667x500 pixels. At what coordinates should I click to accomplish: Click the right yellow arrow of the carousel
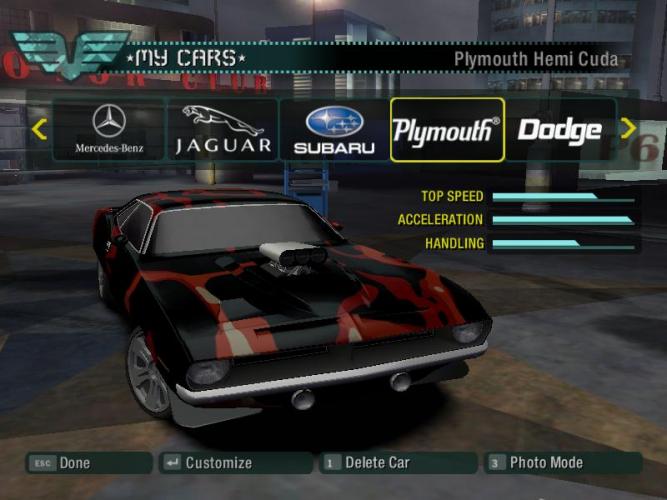click(628, 129)
